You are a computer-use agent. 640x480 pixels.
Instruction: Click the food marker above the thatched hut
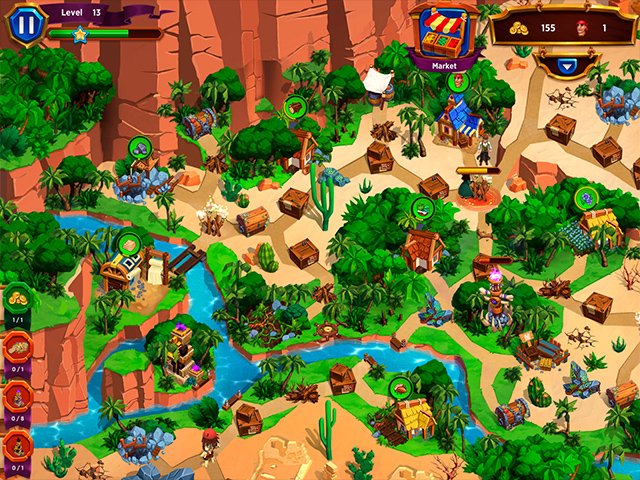[400, 387]
